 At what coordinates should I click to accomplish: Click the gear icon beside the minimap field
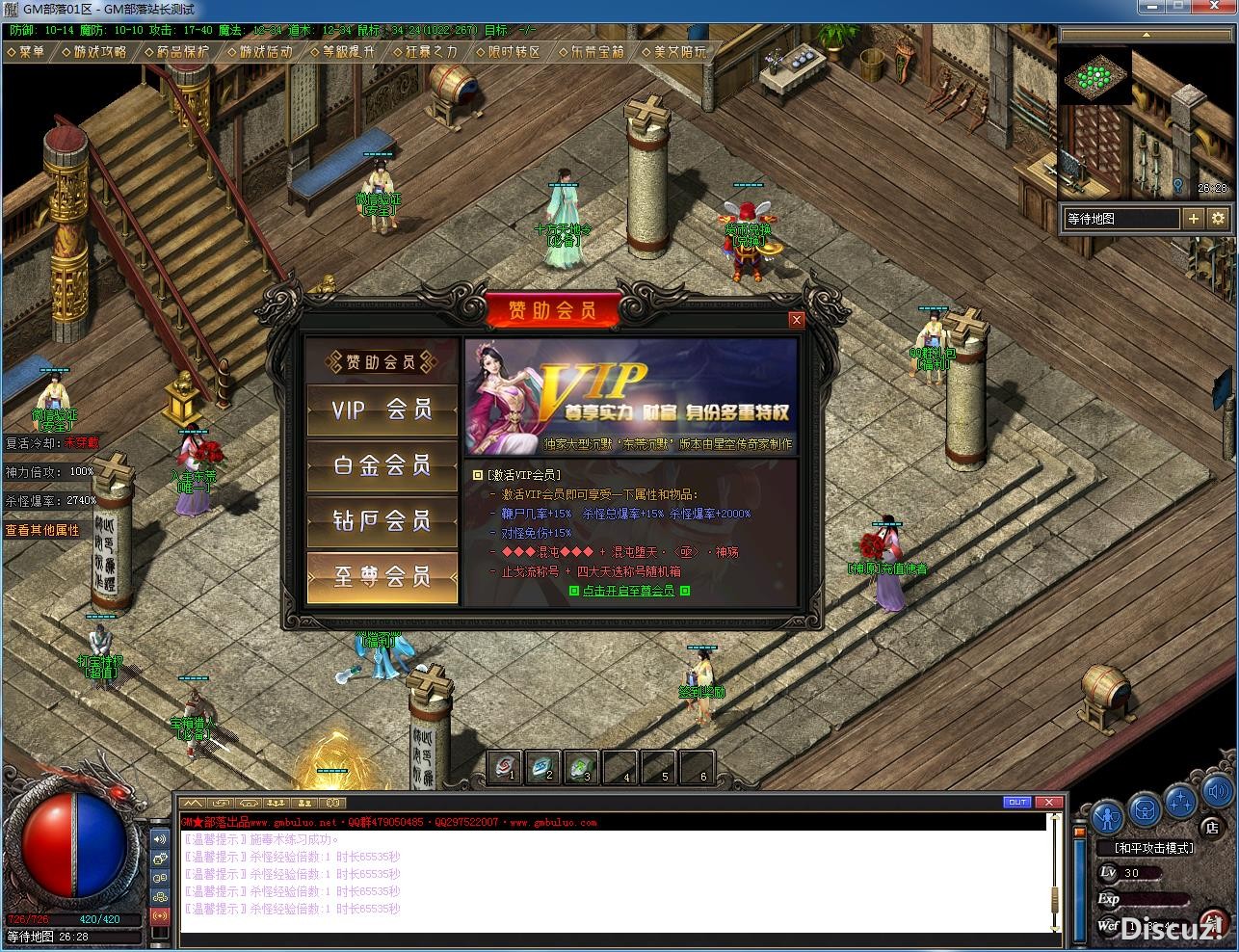click(1218, 219)
